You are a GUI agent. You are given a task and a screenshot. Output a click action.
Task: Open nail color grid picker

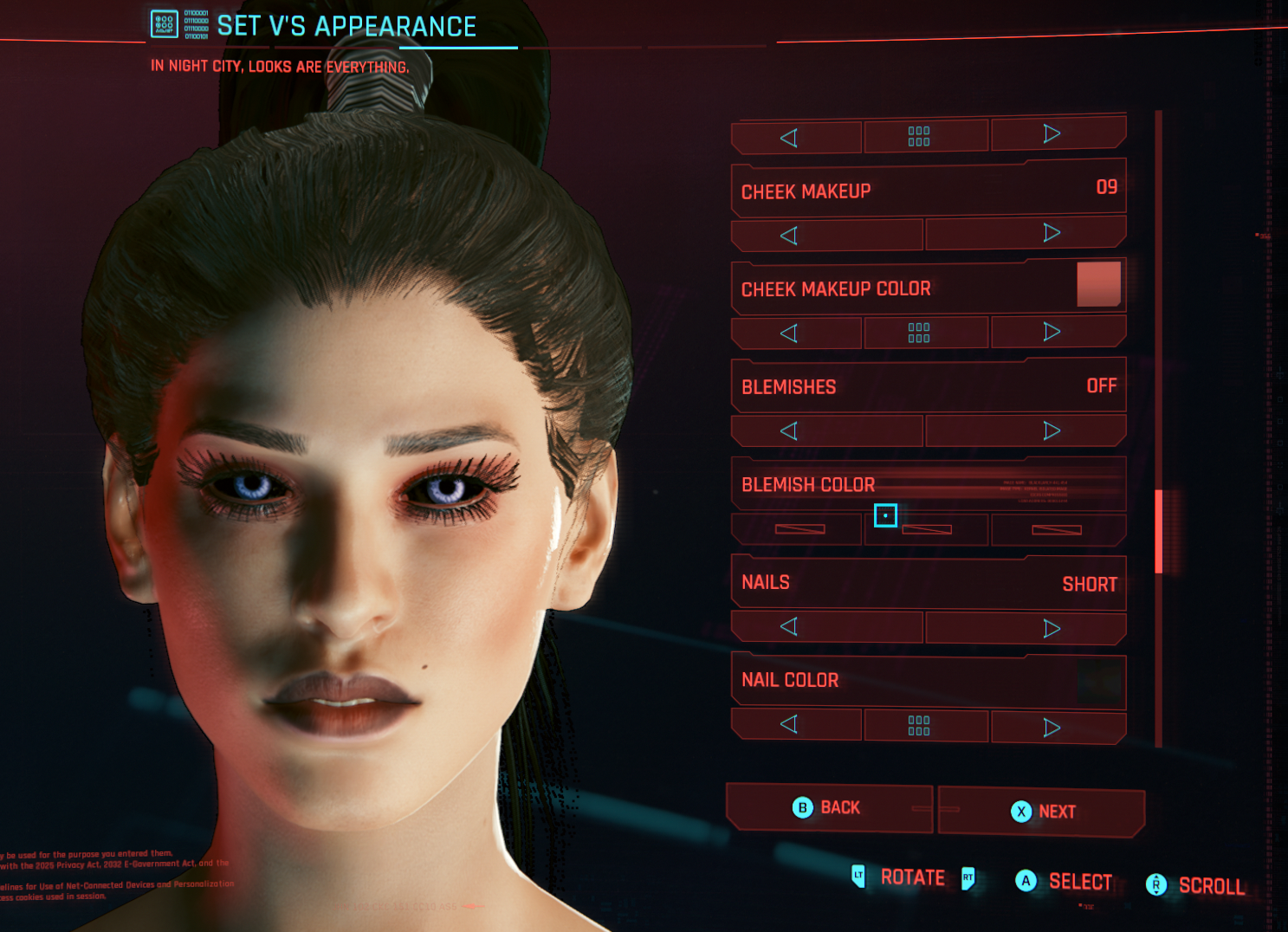(919, 726)
